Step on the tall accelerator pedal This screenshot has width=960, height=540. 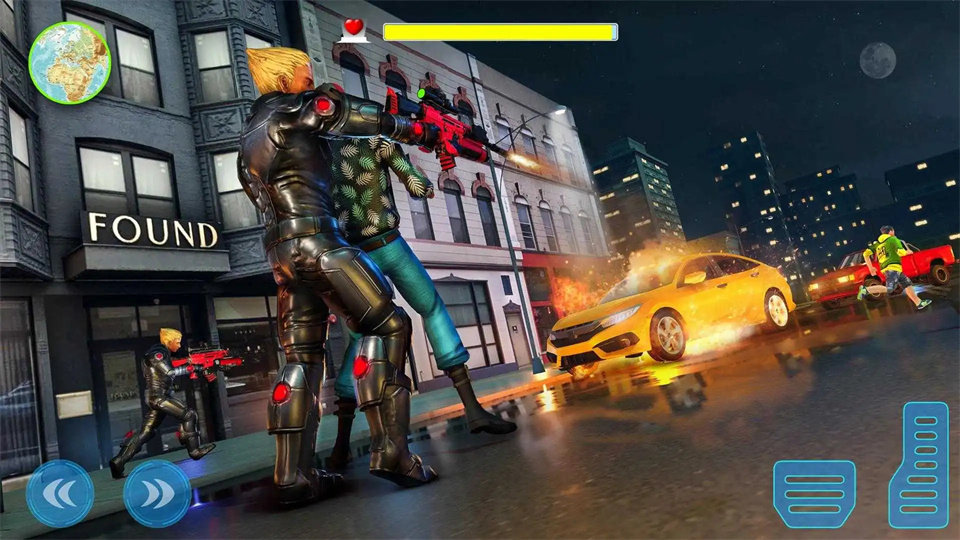(x=918, y=464)
